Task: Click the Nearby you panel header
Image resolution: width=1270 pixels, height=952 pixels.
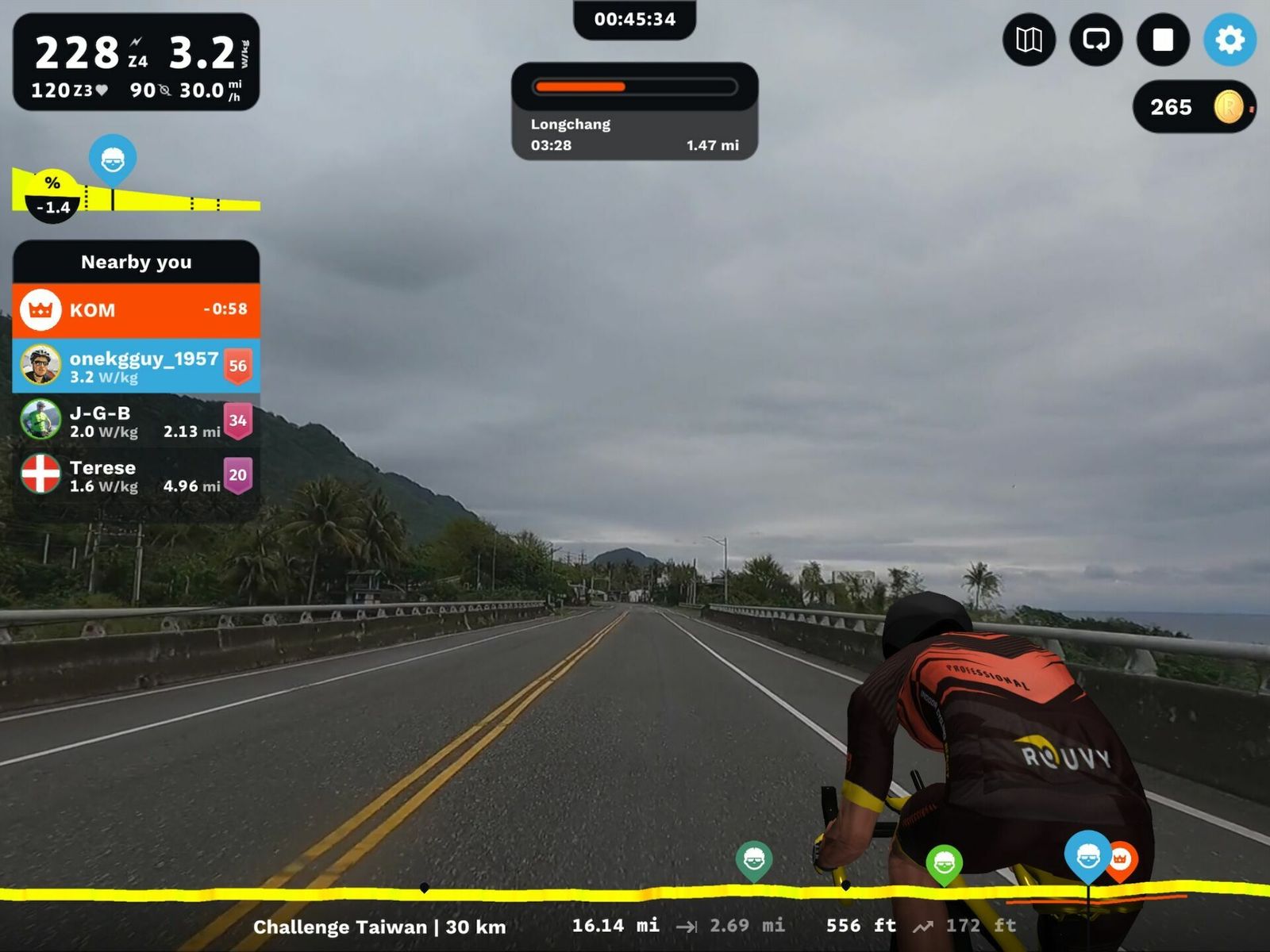Action: [136, 262]
